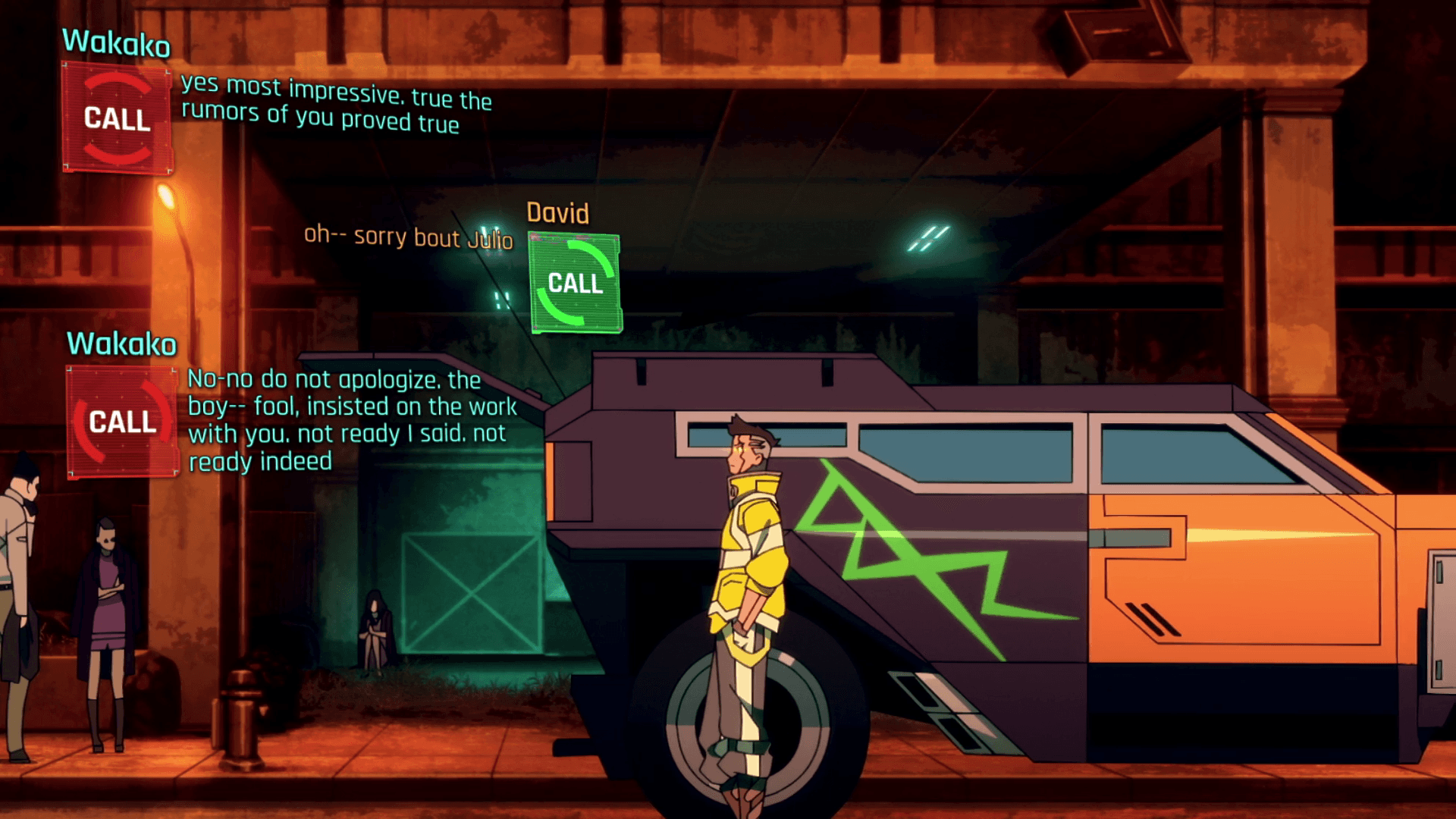Click David's green CALL icon

point(576,284)
